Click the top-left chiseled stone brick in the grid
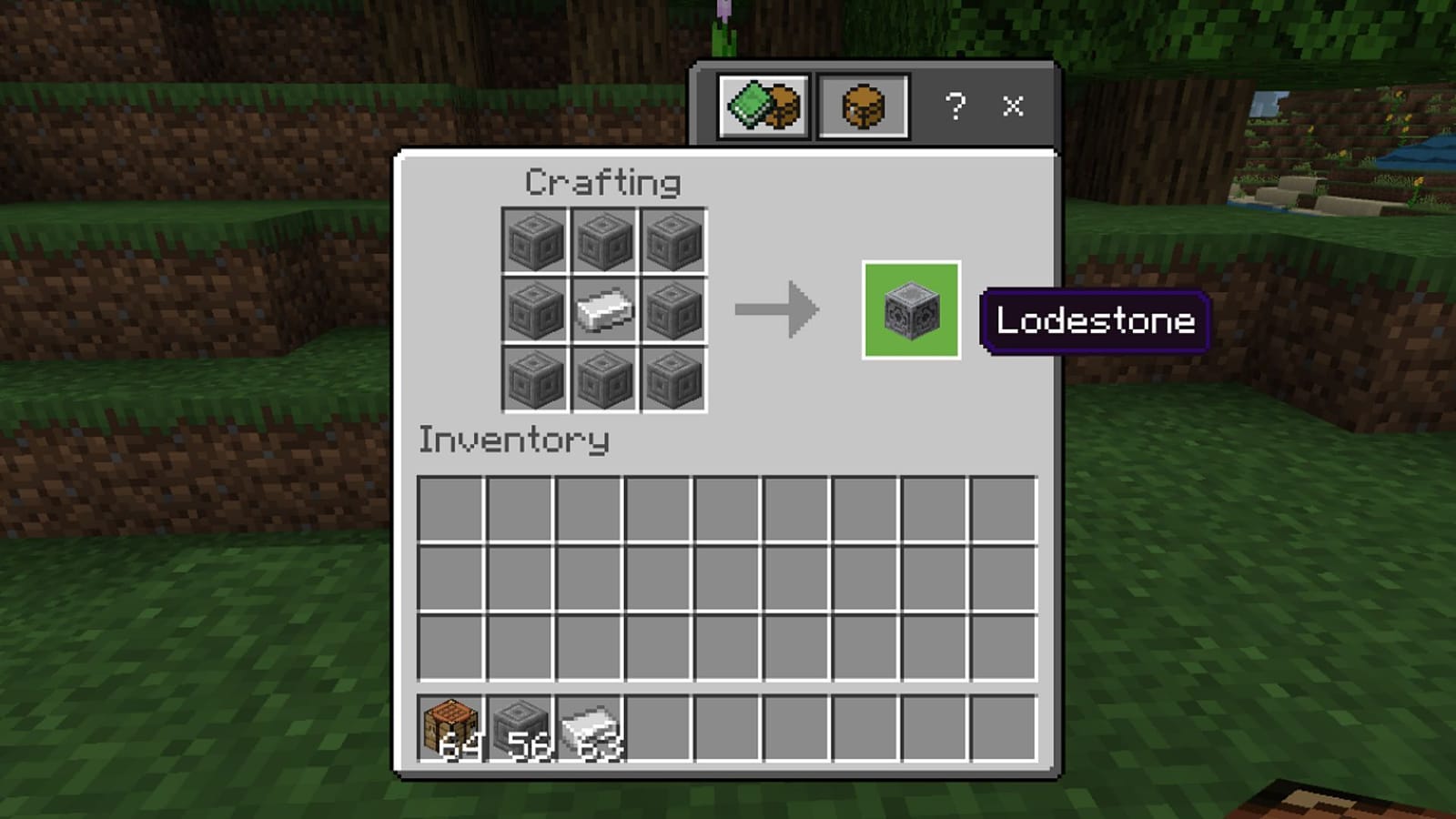 point(533,241)
